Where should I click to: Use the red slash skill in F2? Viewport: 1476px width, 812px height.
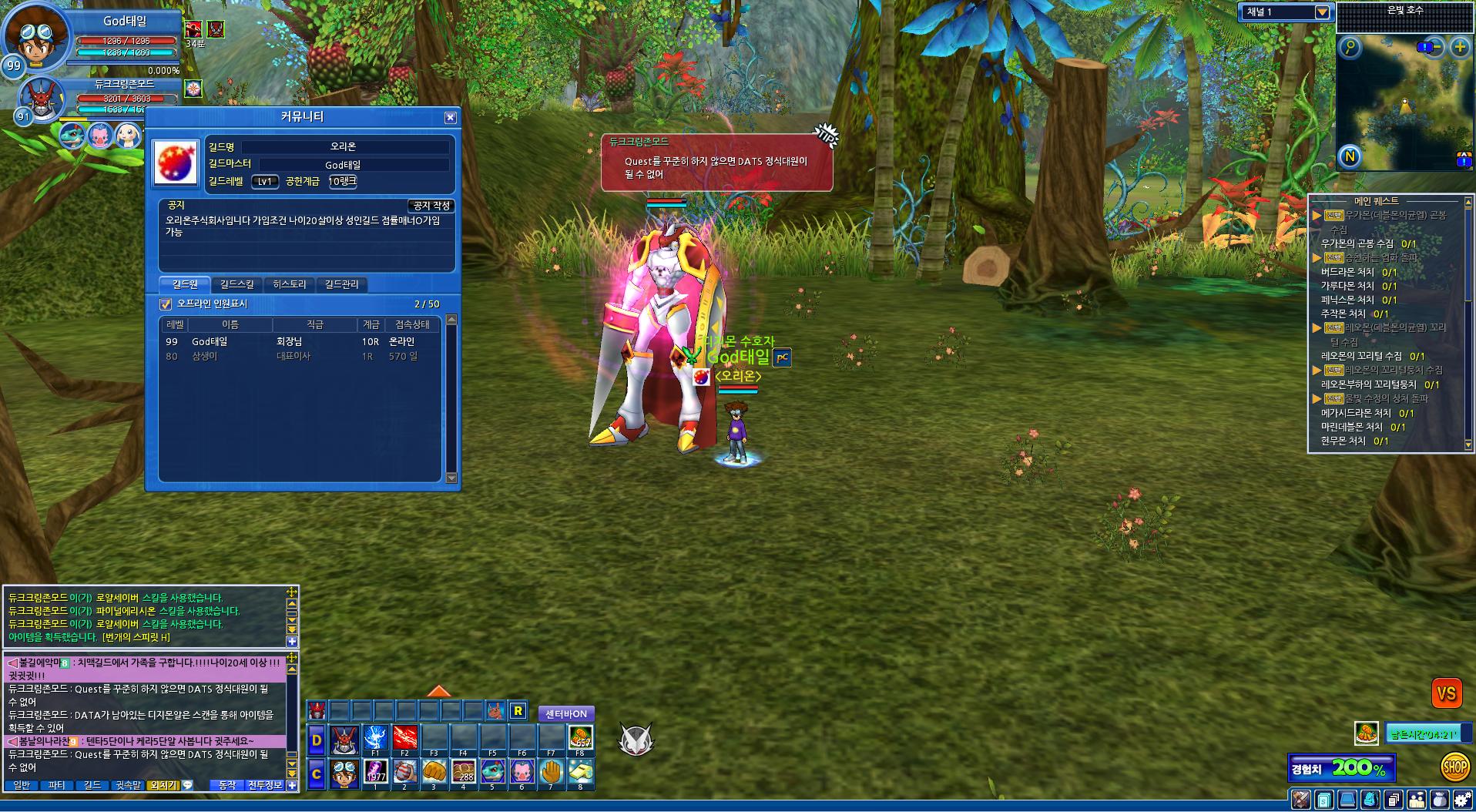pos(404,738)
